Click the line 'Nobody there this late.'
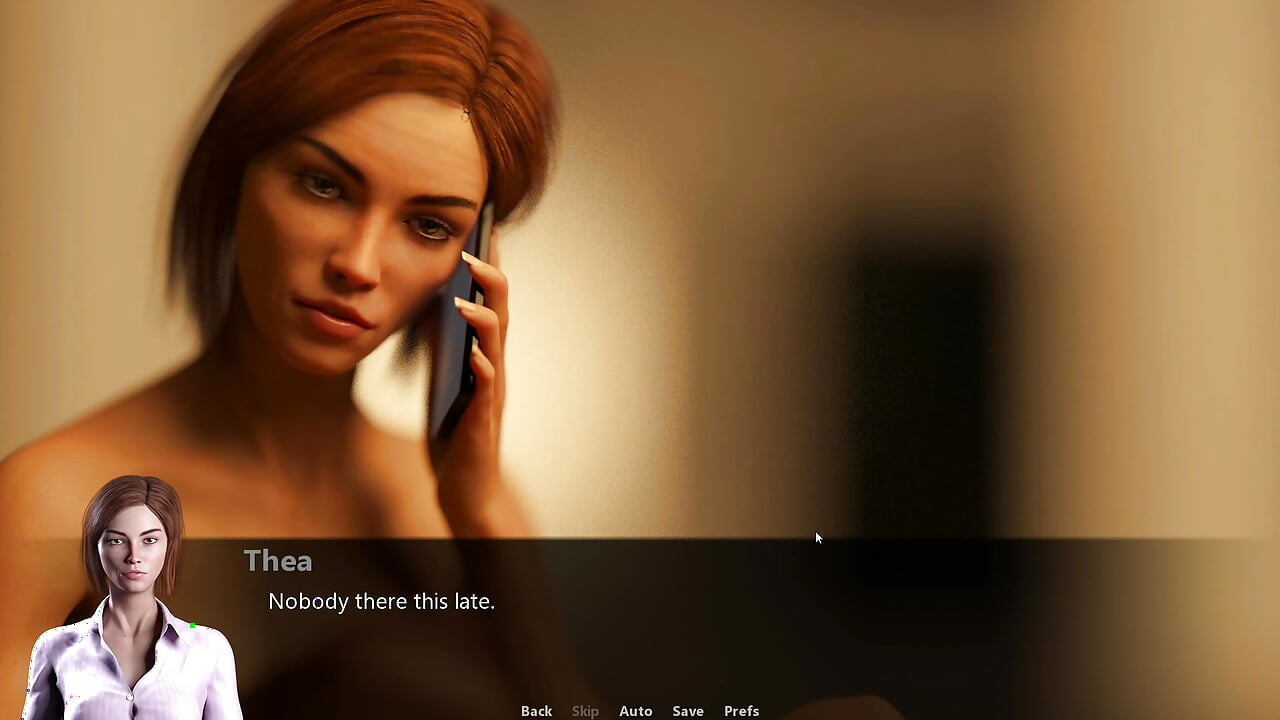This screenshot has width=1280, height=720. tap(381, 601)
